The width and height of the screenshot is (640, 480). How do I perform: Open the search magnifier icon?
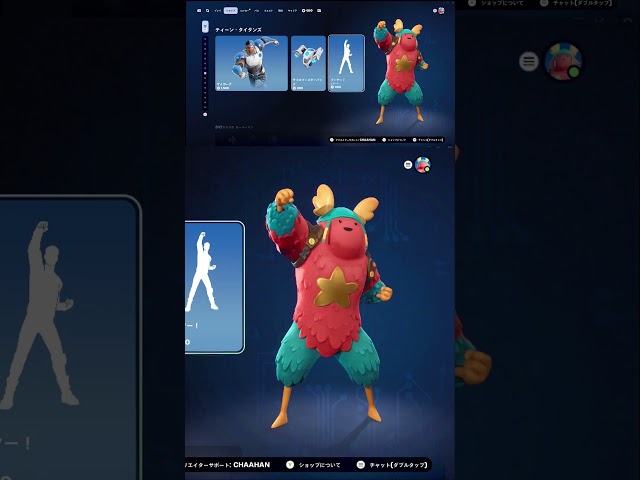208,10
